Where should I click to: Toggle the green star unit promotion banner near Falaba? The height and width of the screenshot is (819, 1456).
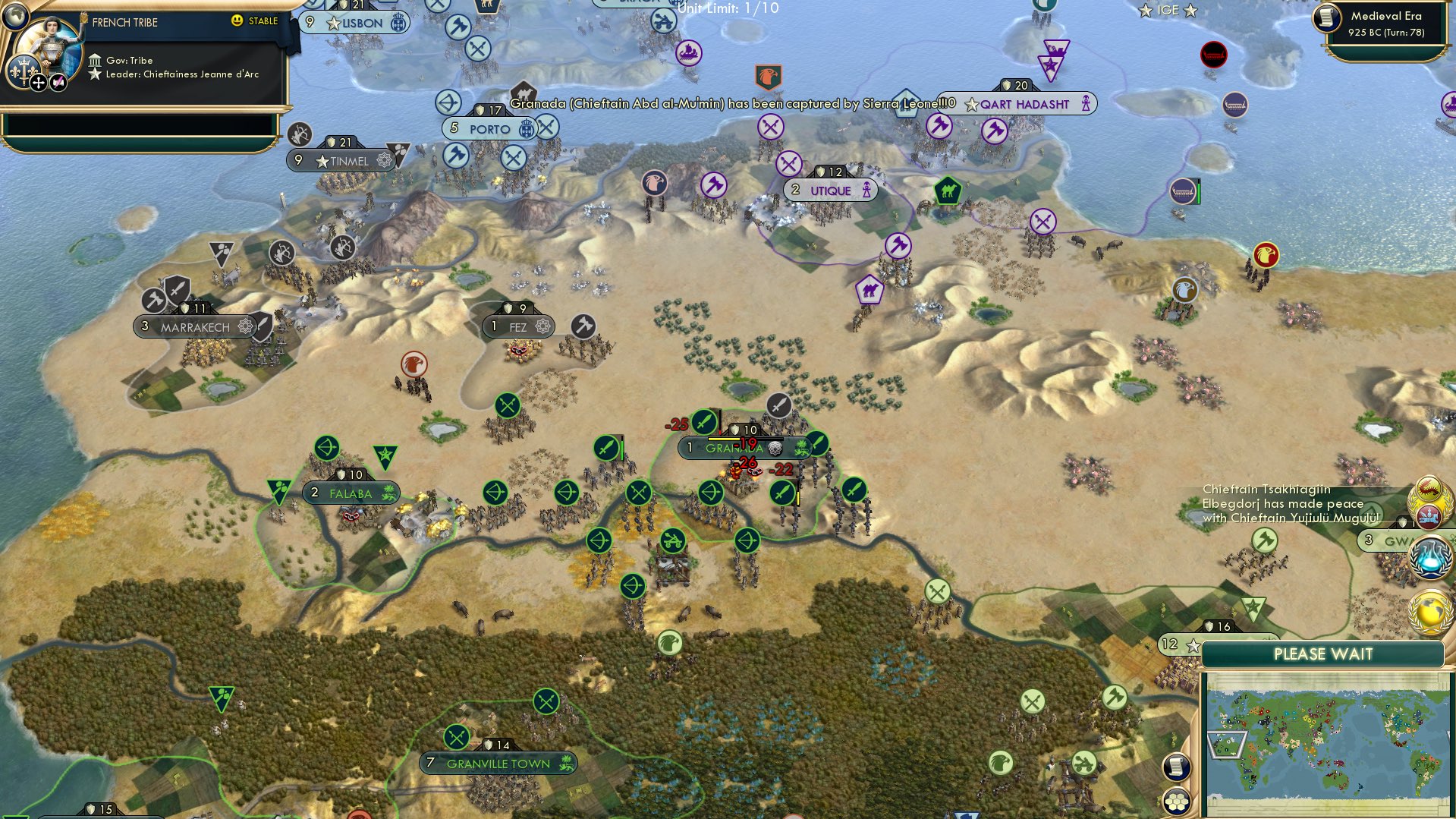[384, 453]
